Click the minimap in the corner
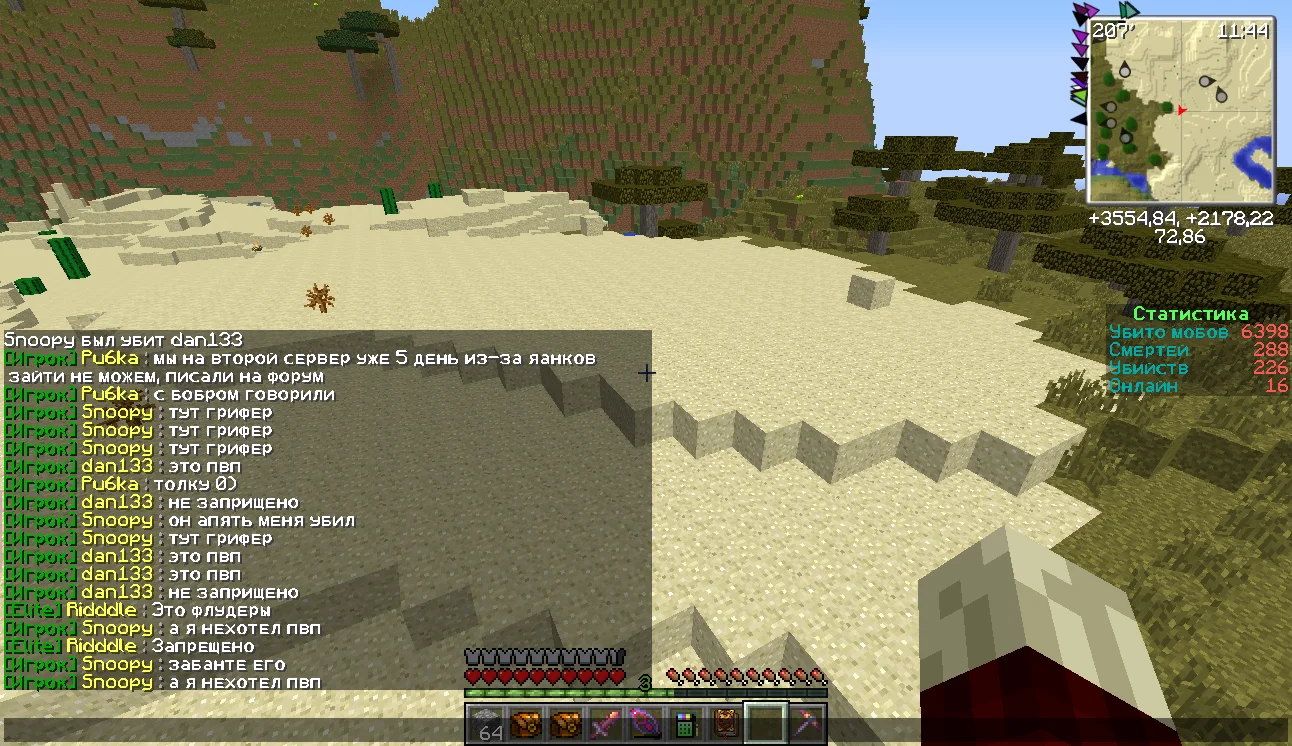1292x746 pixels. click(x=1182, y=110)
